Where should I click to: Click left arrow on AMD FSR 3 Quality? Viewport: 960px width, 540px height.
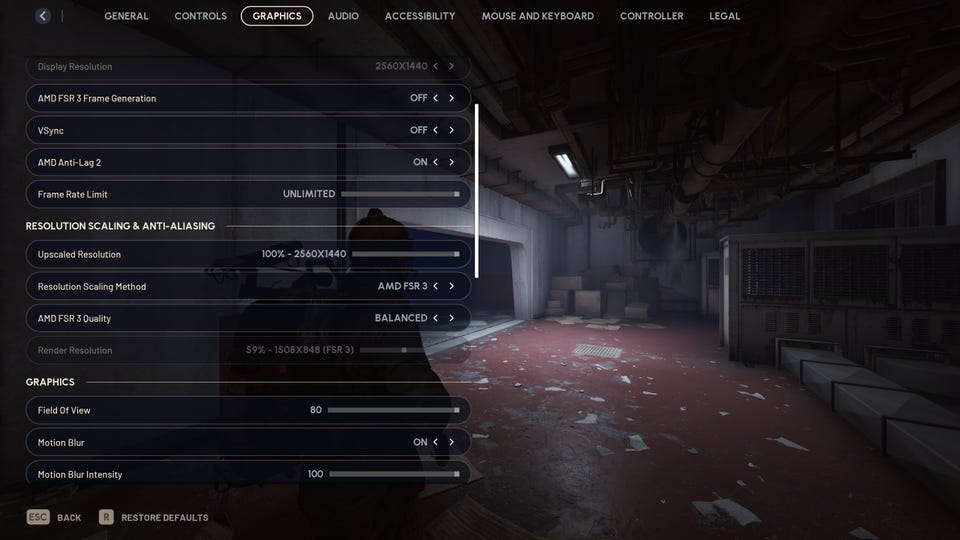tap(435, 318)
